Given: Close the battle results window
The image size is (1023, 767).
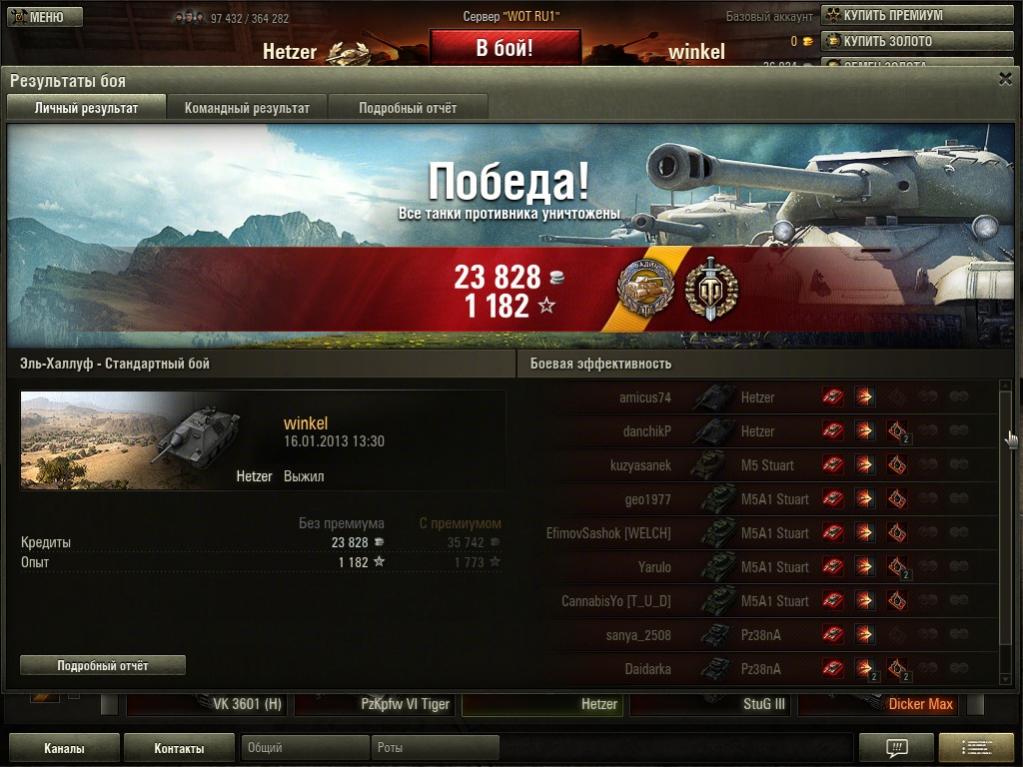Looking at the screenshot, I should click(1005, 79).
